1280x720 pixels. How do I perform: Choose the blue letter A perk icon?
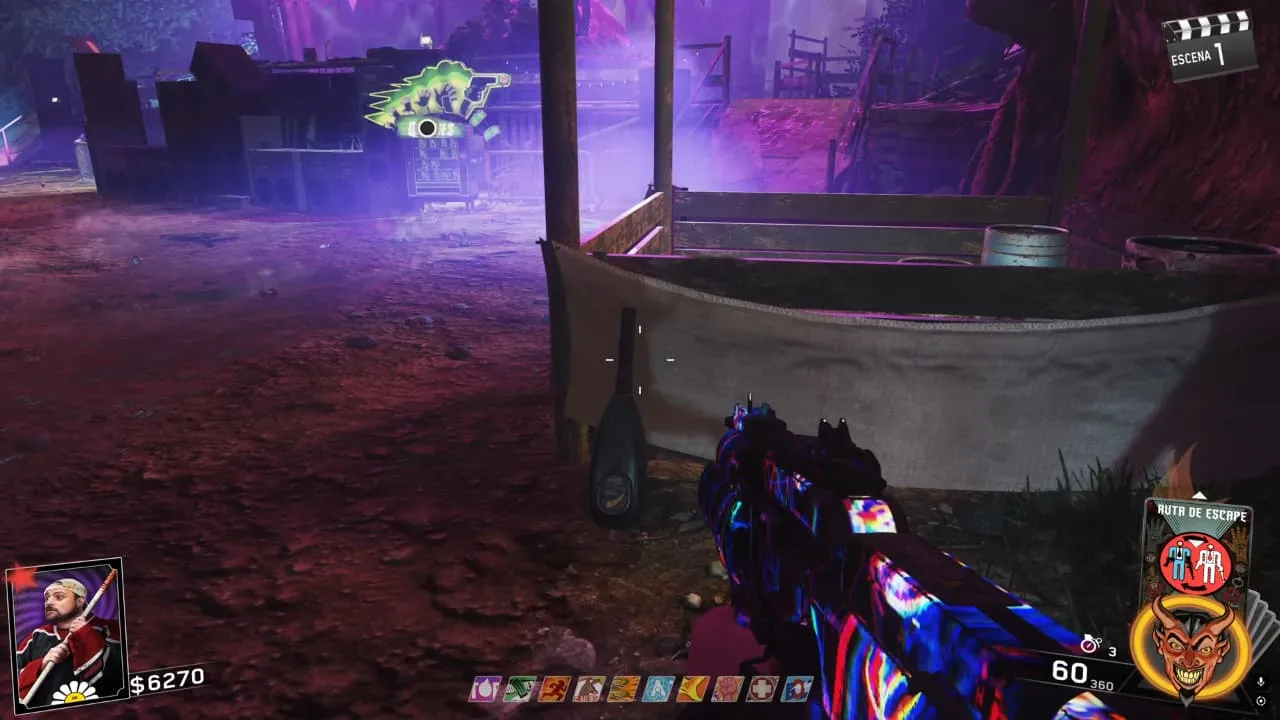click(x=658, y=689)
